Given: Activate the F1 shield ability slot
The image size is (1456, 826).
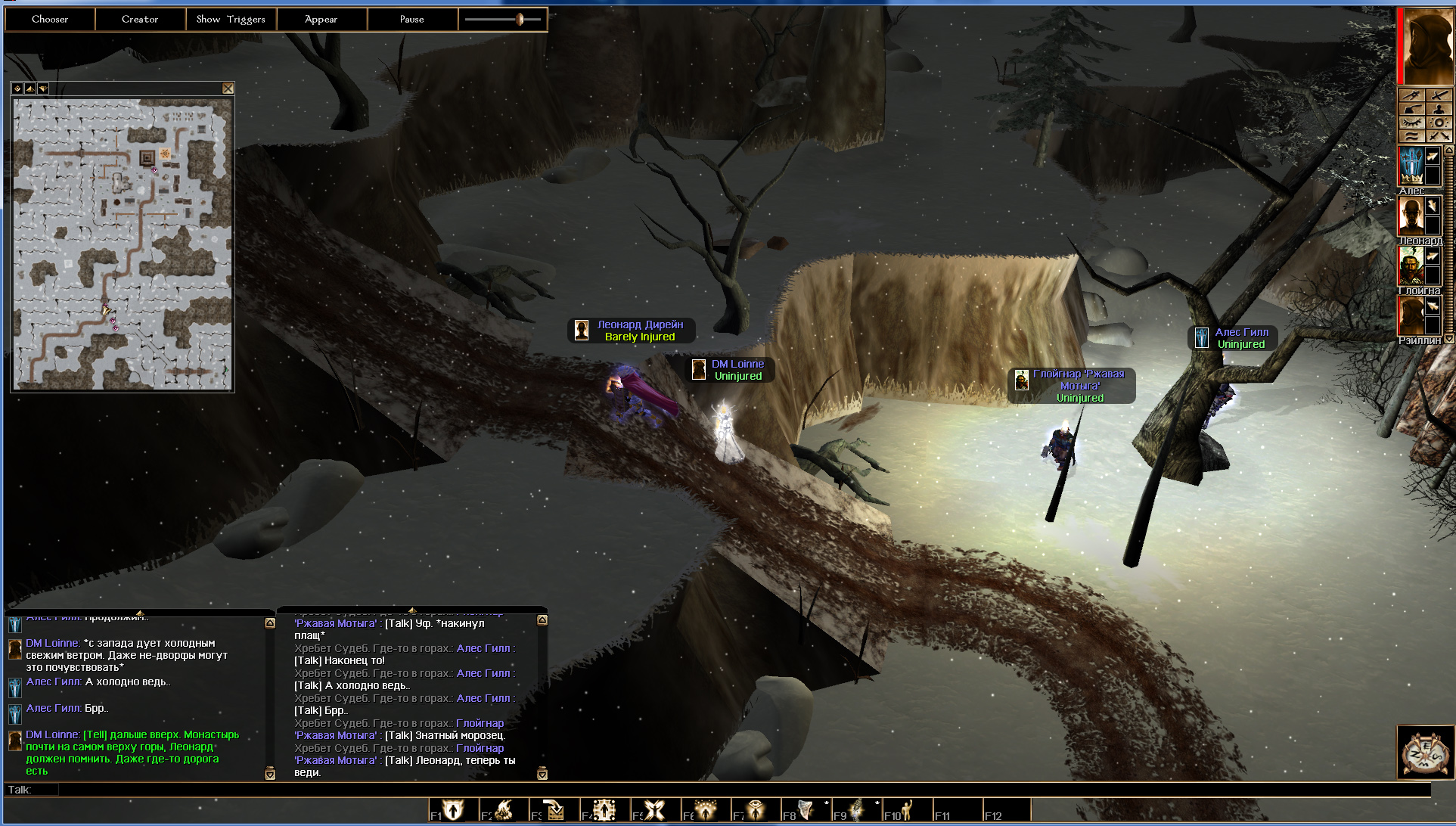Looking at the screenshot, I should (x=453, y=810).
